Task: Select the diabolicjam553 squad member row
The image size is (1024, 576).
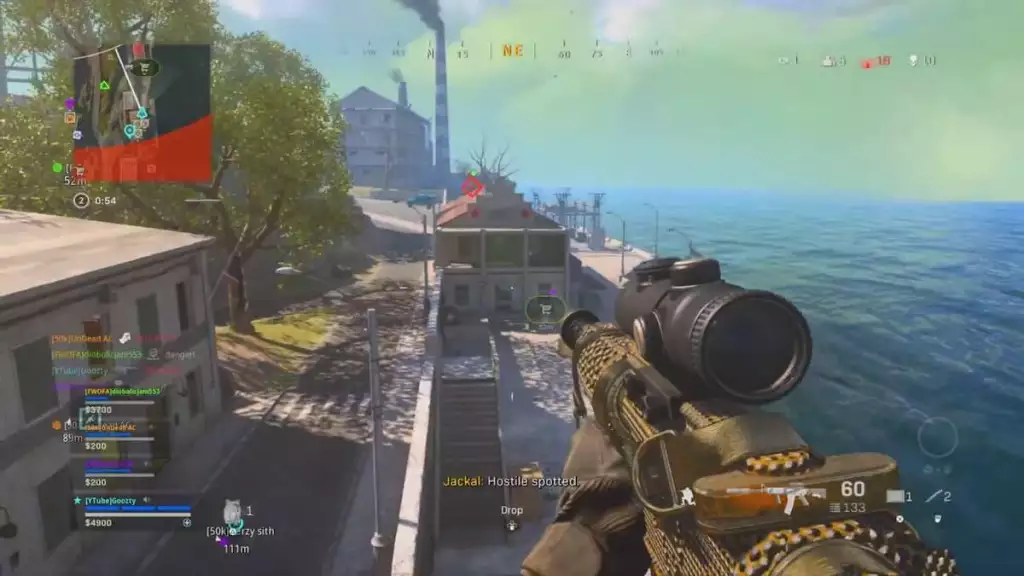Action: (120, 392)
